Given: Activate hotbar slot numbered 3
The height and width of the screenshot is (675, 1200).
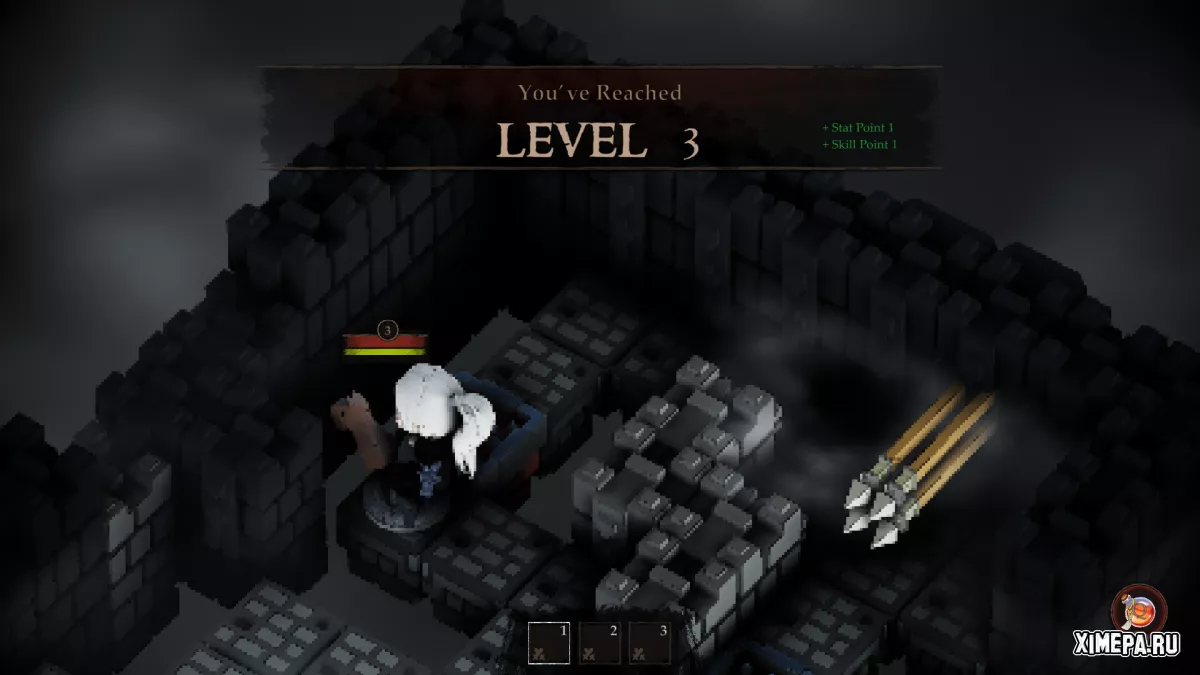Looking at the screenshot, I should [x=650, y=643].
